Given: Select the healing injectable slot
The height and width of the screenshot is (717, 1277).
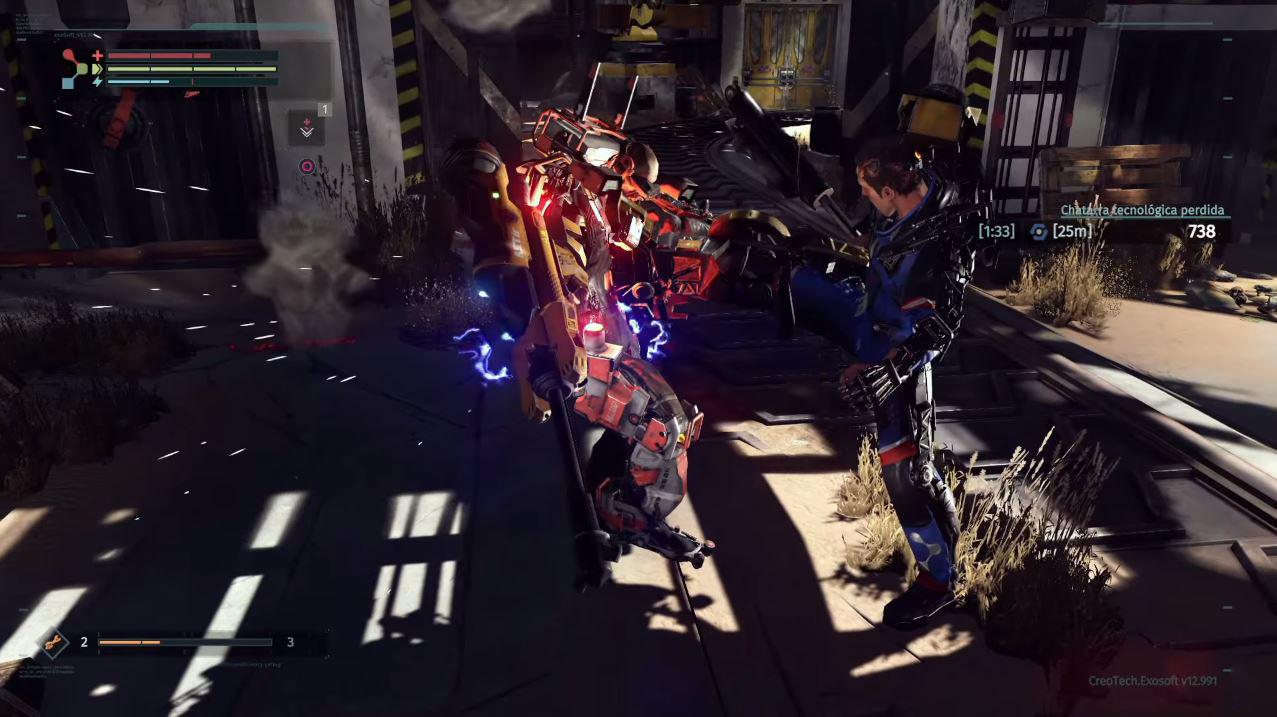Looking at the screenshot, I should pyautogui.click(x=306, y=129).
